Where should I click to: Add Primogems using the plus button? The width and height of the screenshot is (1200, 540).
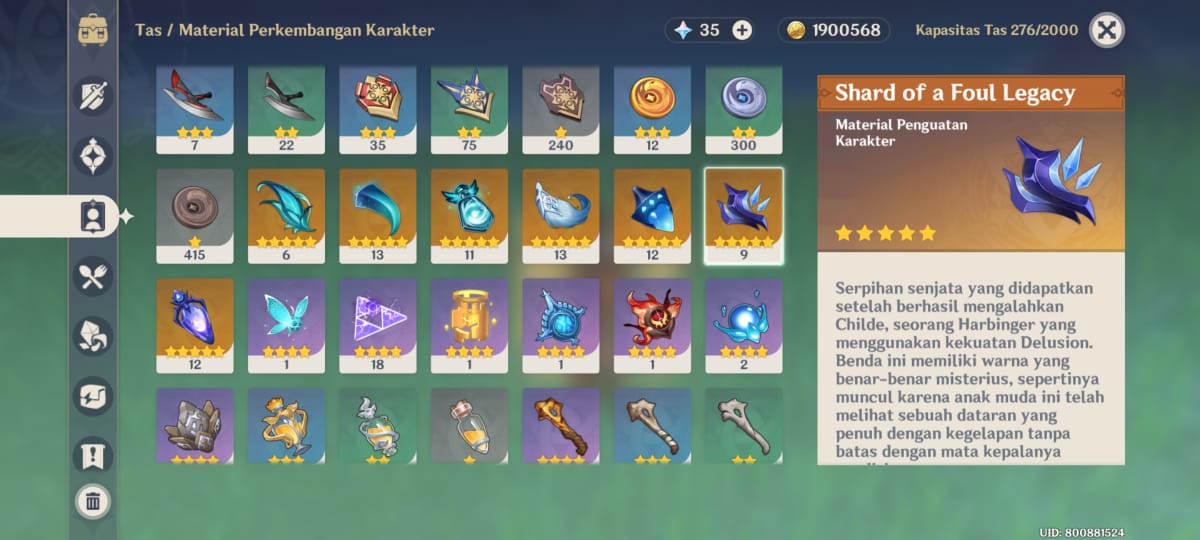[742, 30]
